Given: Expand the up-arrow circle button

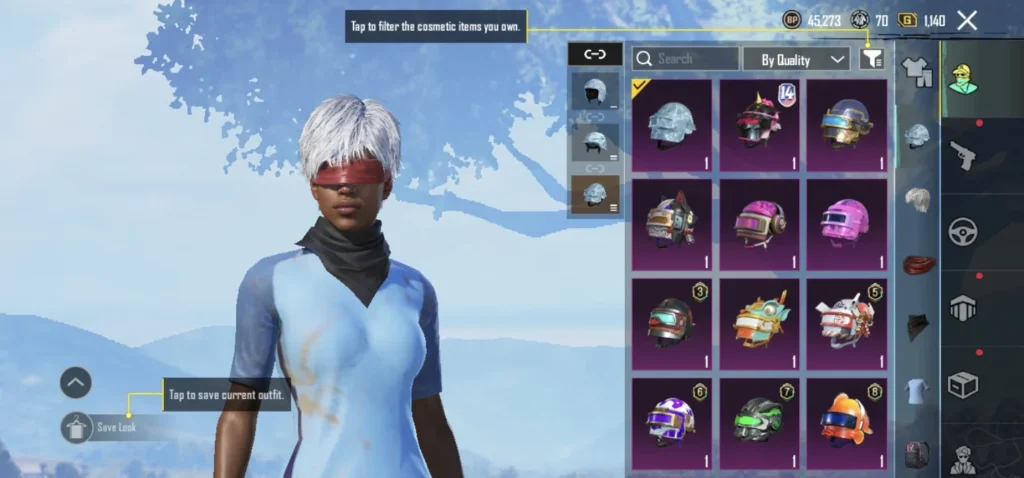Looking at the screenshot, I should point(76,382).
